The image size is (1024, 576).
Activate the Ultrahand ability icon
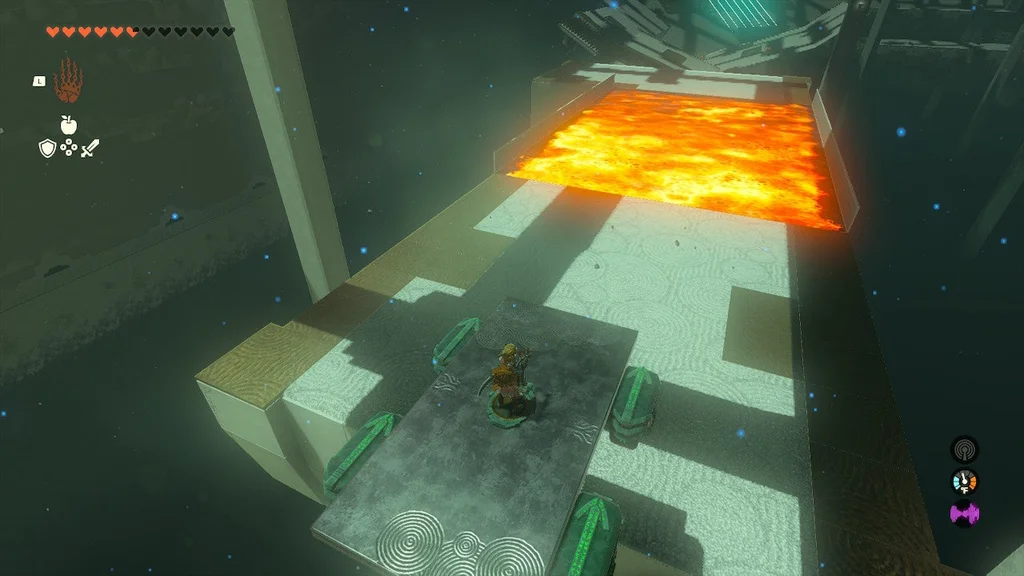coord(68,79)
